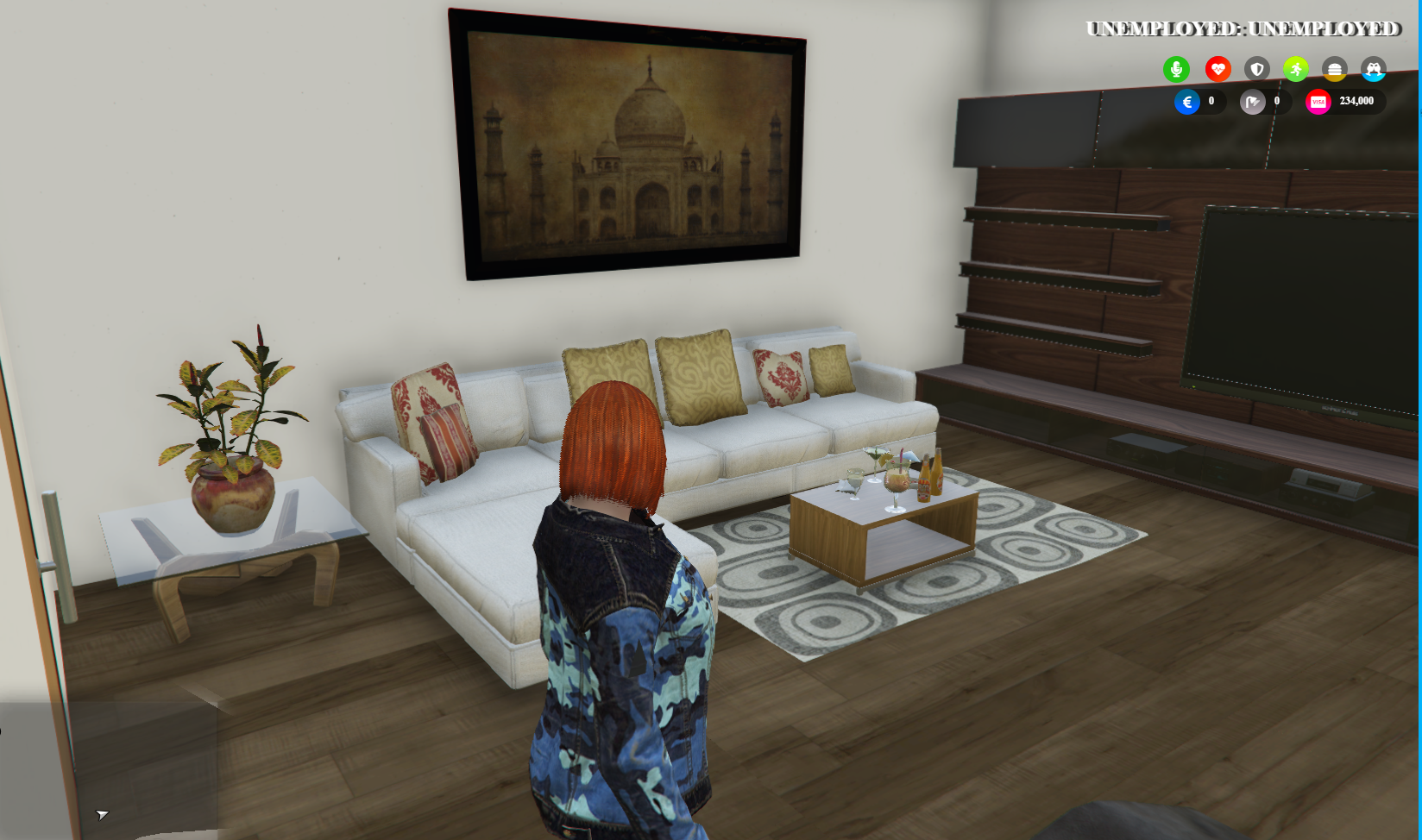
Task: Click the thirst glasses indicator
Action: (x=1372, y=70)
